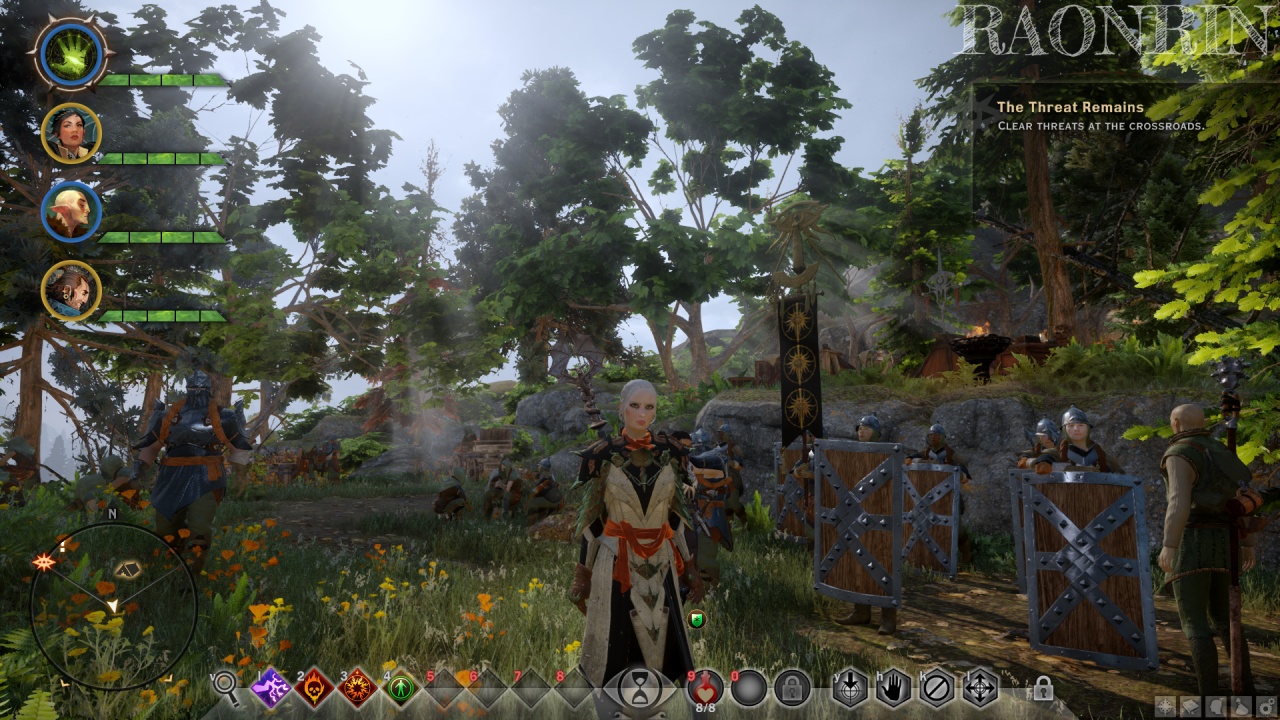Trigger the green figure ability
This screenshot has height=720, width=1280.
(401, 688)
